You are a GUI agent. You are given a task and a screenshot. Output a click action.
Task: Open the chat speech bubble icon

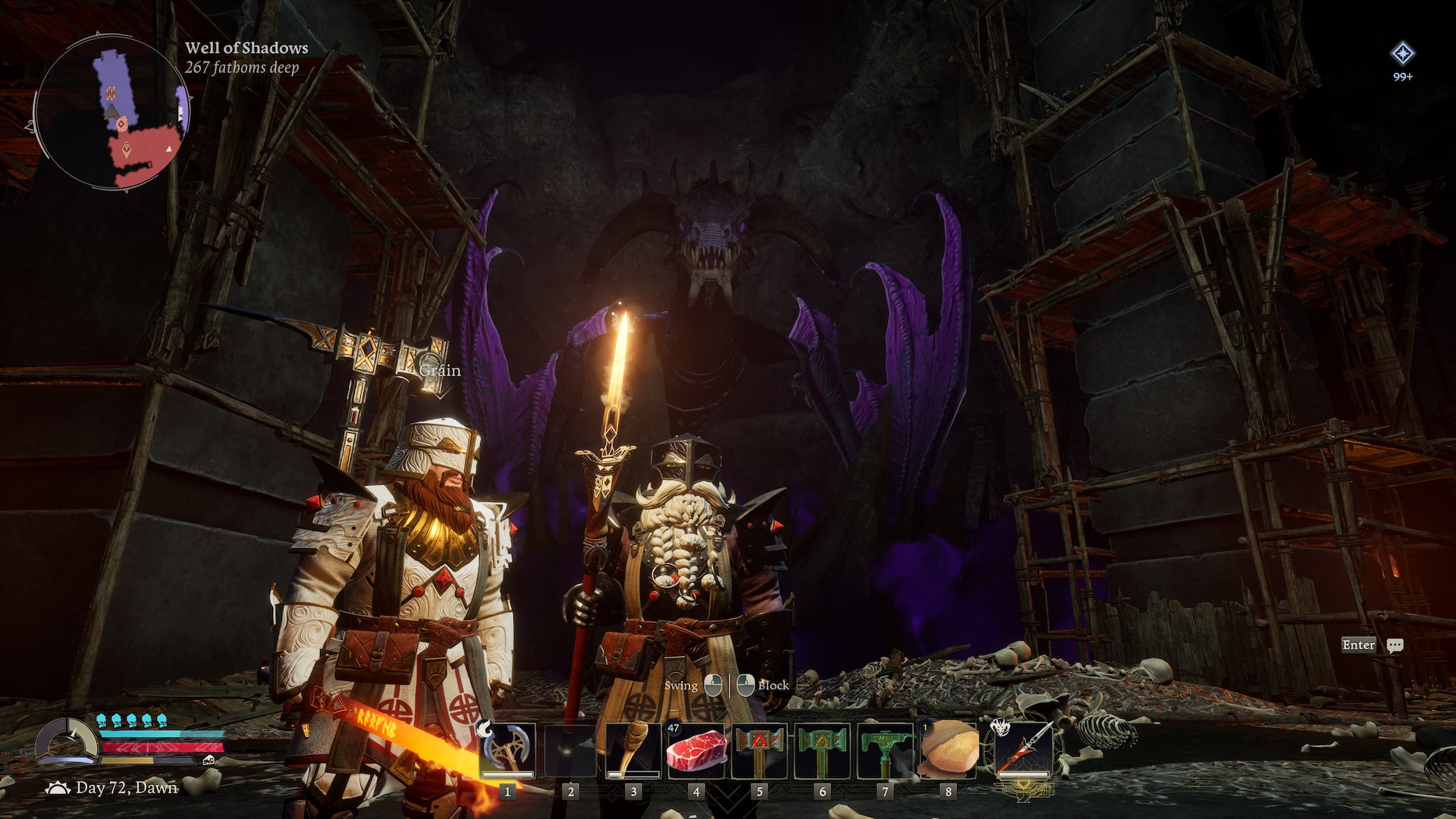click(x=1395, y=645)
